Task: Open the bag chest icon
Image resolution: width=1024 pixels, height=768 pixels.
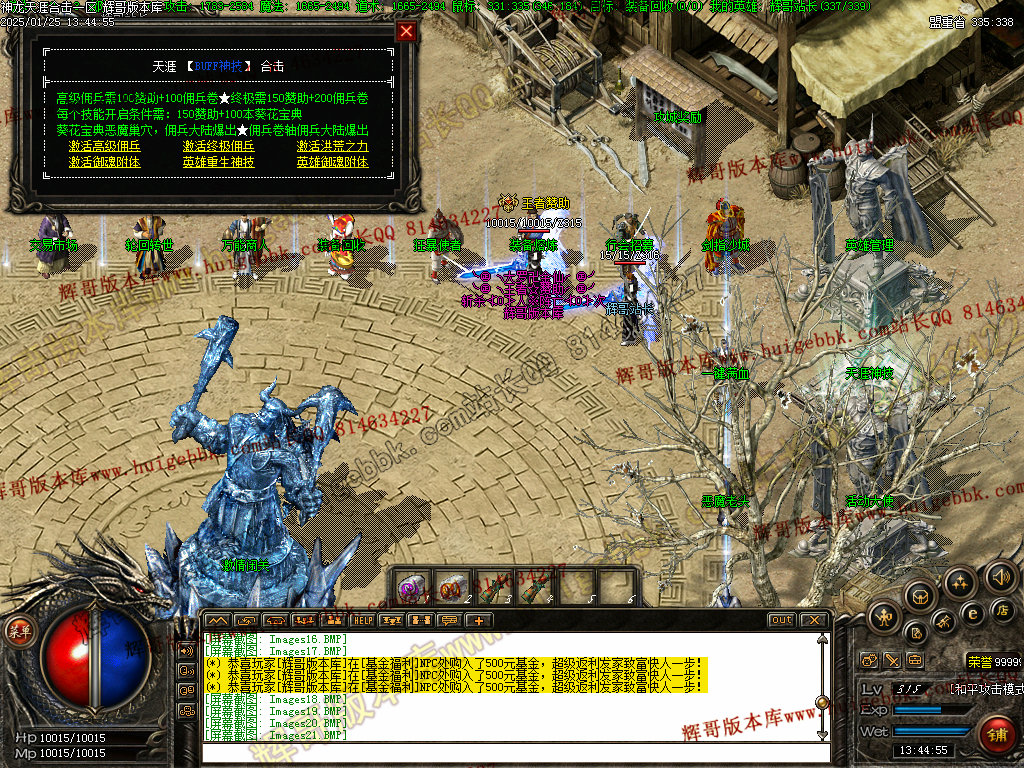Action: coord(921,595)
